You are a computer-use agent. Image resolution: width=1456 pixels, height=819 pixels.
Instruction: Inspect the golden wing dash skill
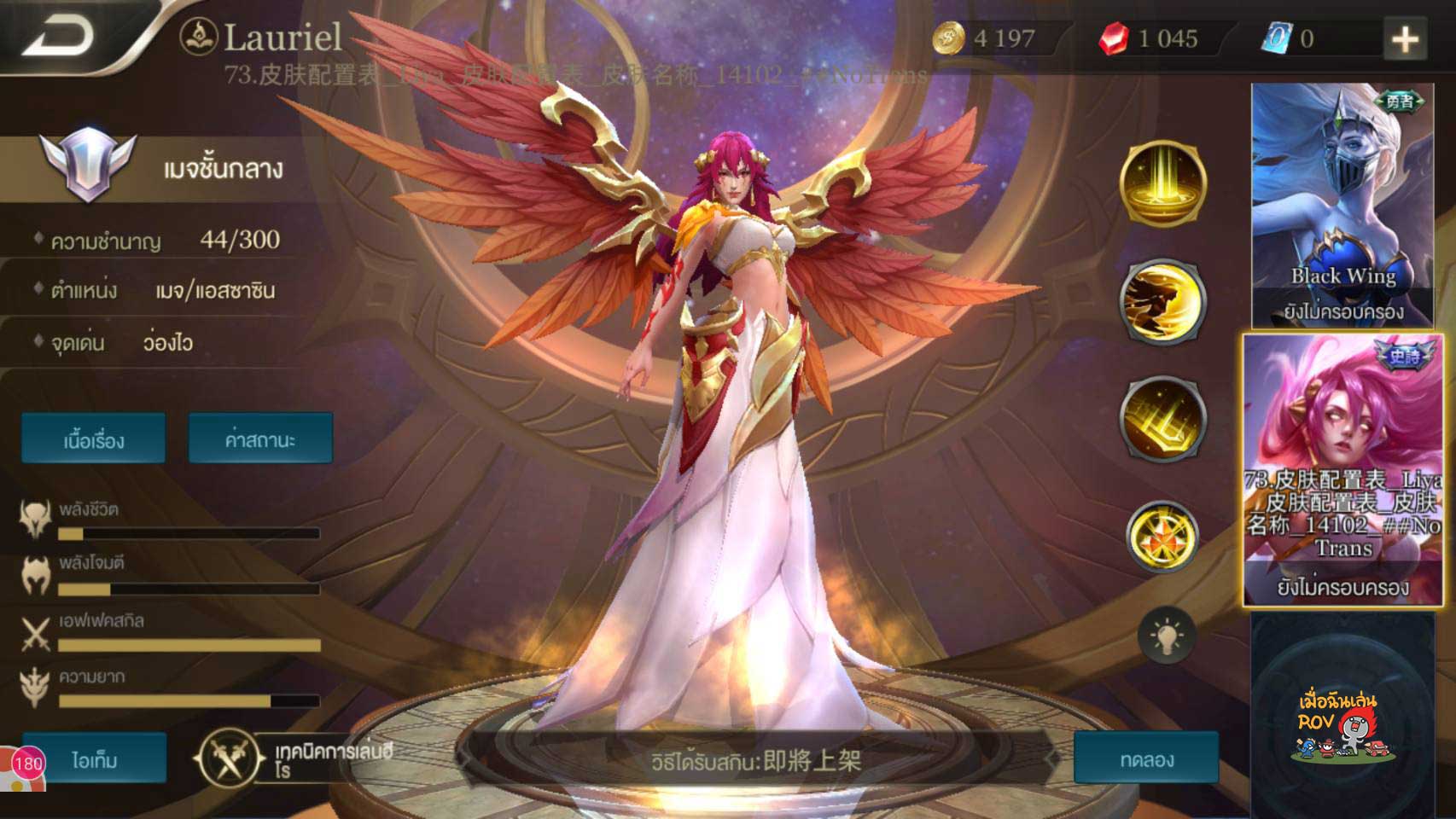point(1162,301)
